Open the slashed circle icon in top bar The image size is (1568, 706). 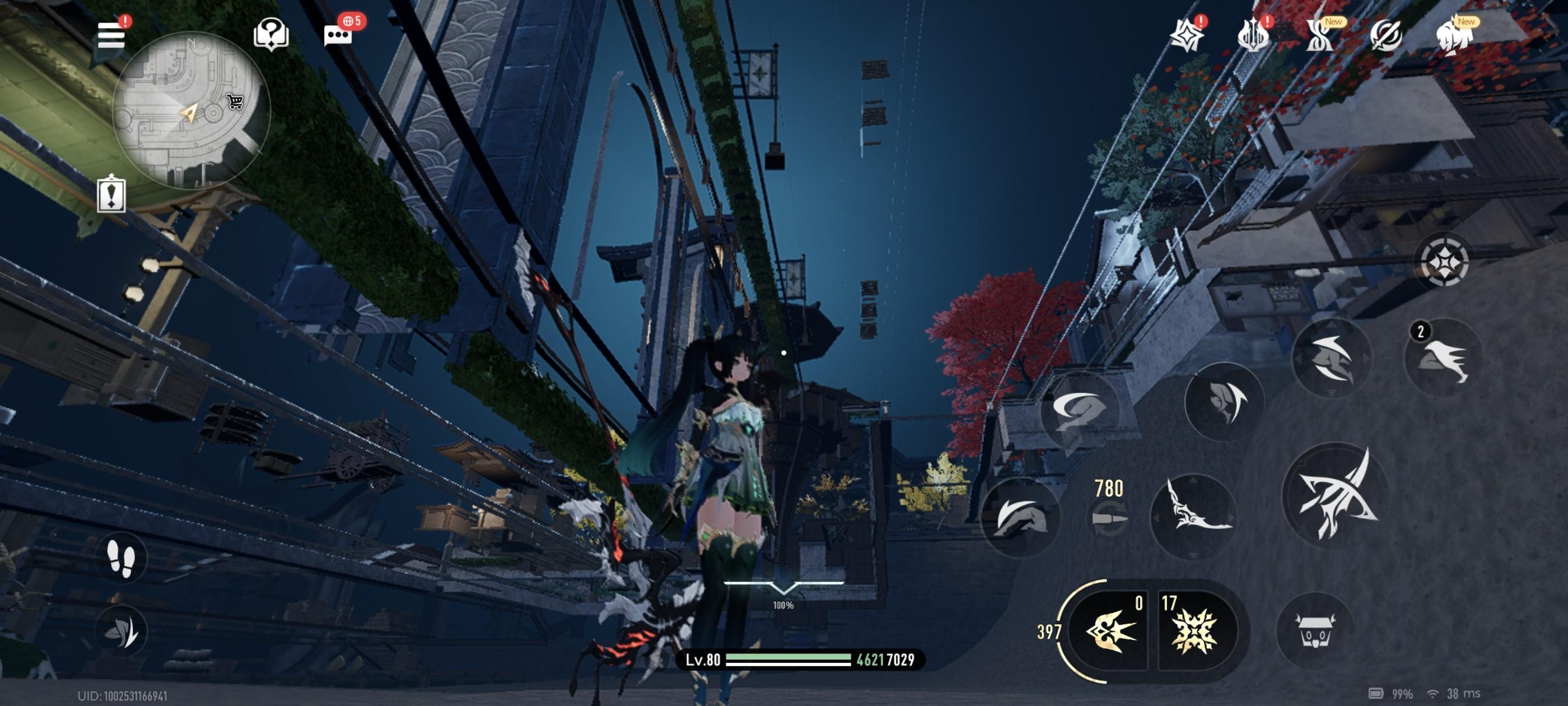[x=1386, y=35]
